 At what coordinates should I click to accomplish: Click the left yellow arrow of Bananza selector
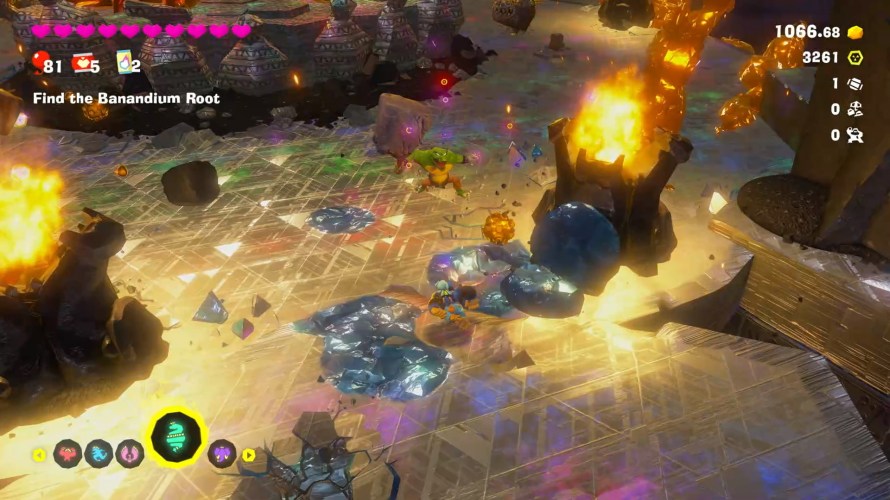pos(39,455)
